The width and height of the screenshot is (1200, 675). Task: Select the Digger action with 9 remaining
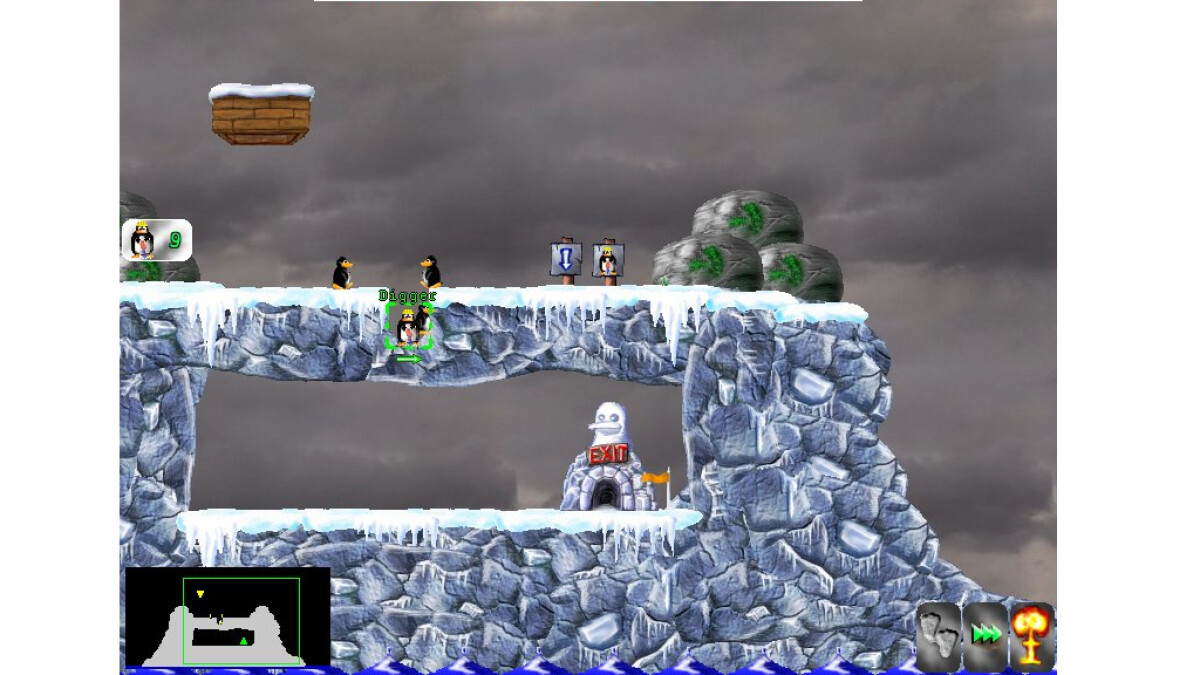(156, 240)
